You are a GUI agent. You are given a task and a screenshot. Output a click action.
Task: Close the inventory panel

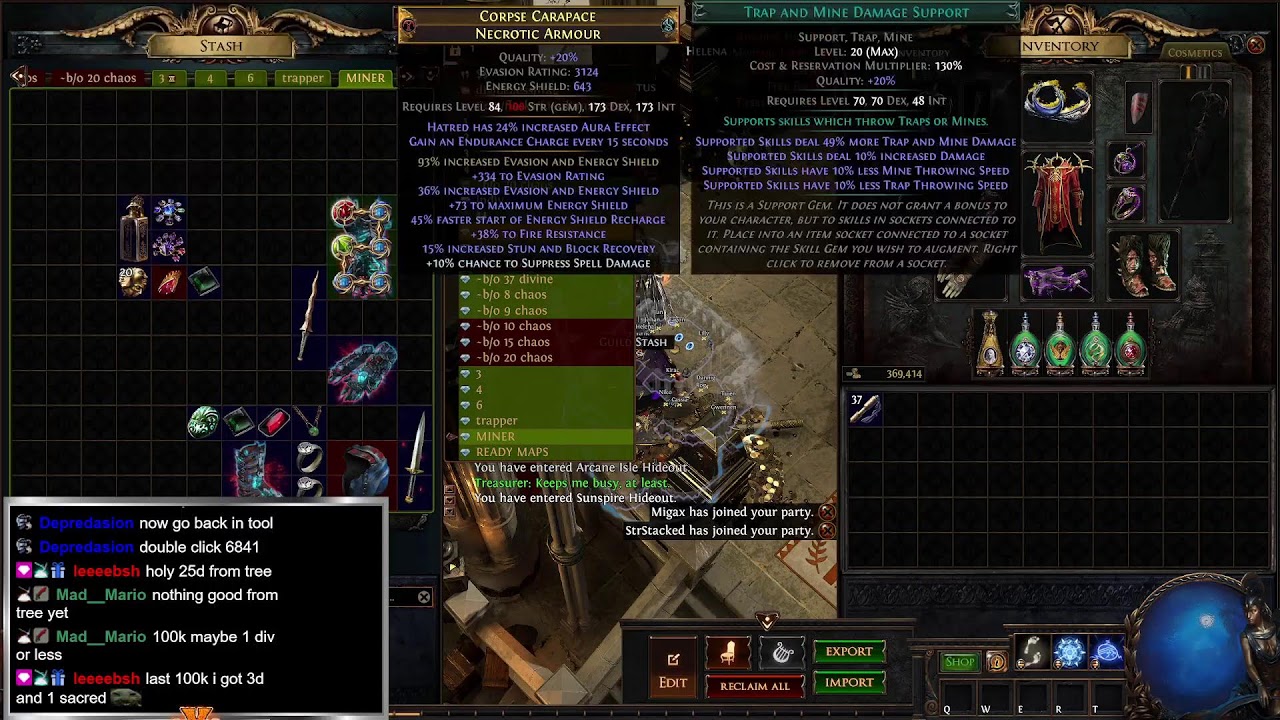[x=1256, y=45]
